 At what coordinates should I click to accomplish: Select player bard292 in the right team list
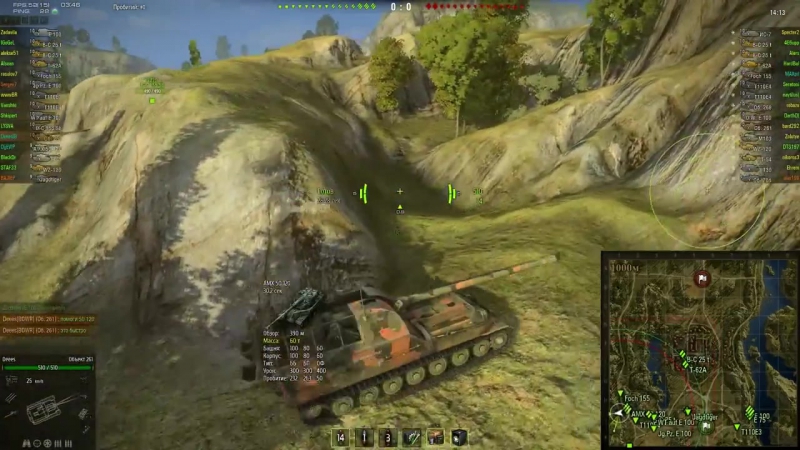(x=789, y=126)
